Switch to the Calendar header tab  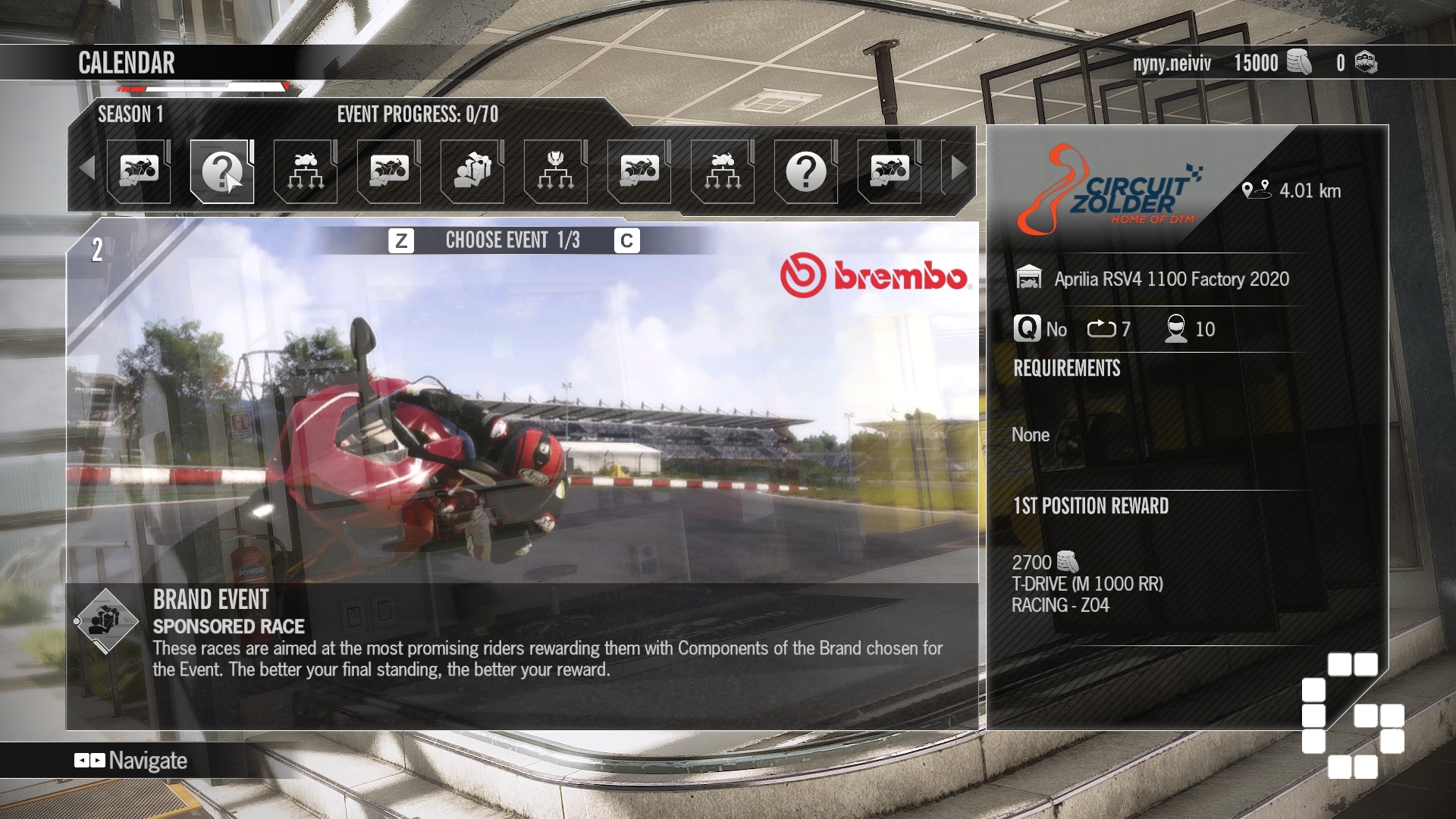[x=126, y=63]
